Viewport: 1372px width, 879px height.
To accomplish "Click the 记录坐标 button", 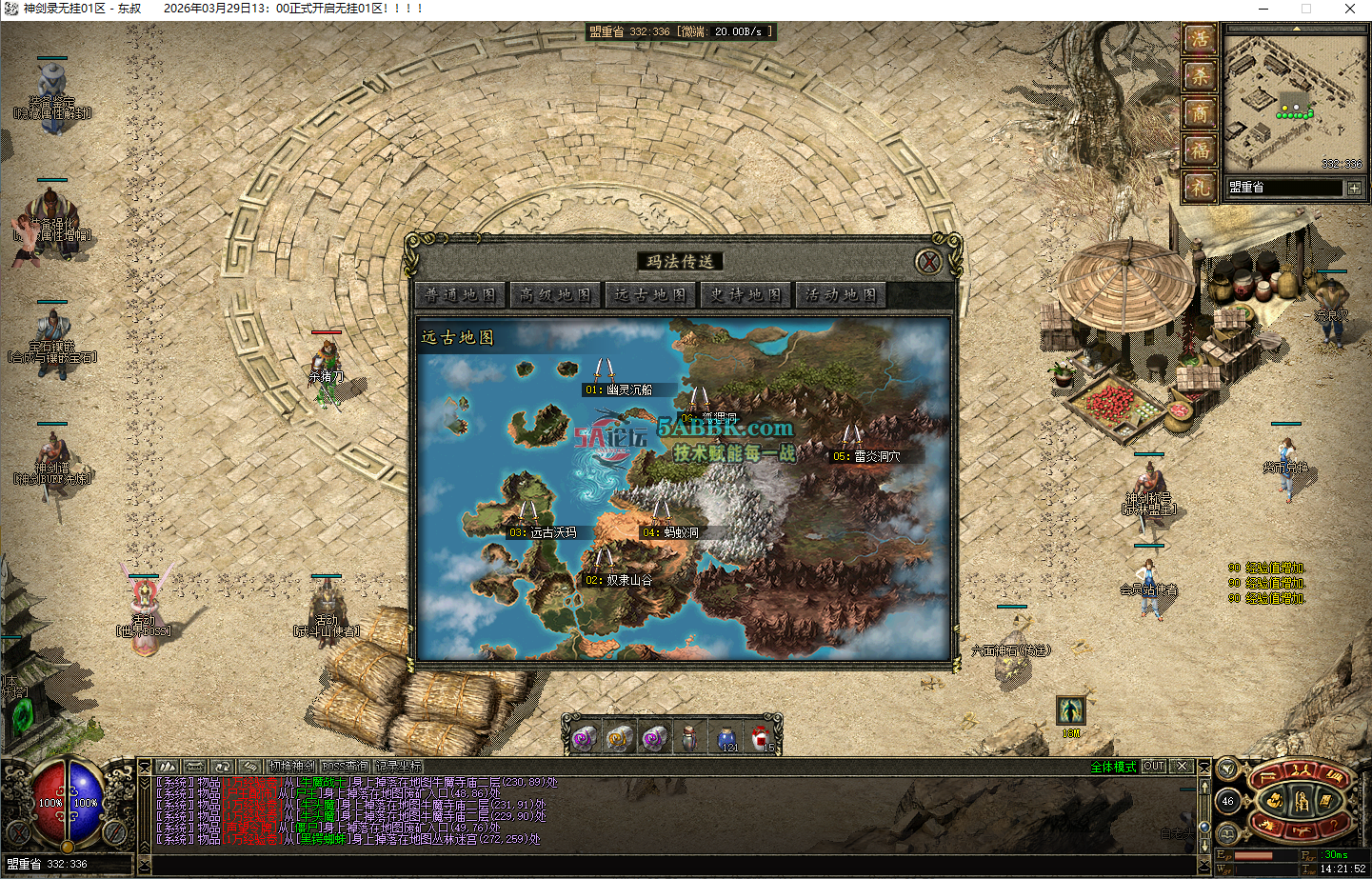I will click(398, 767).
